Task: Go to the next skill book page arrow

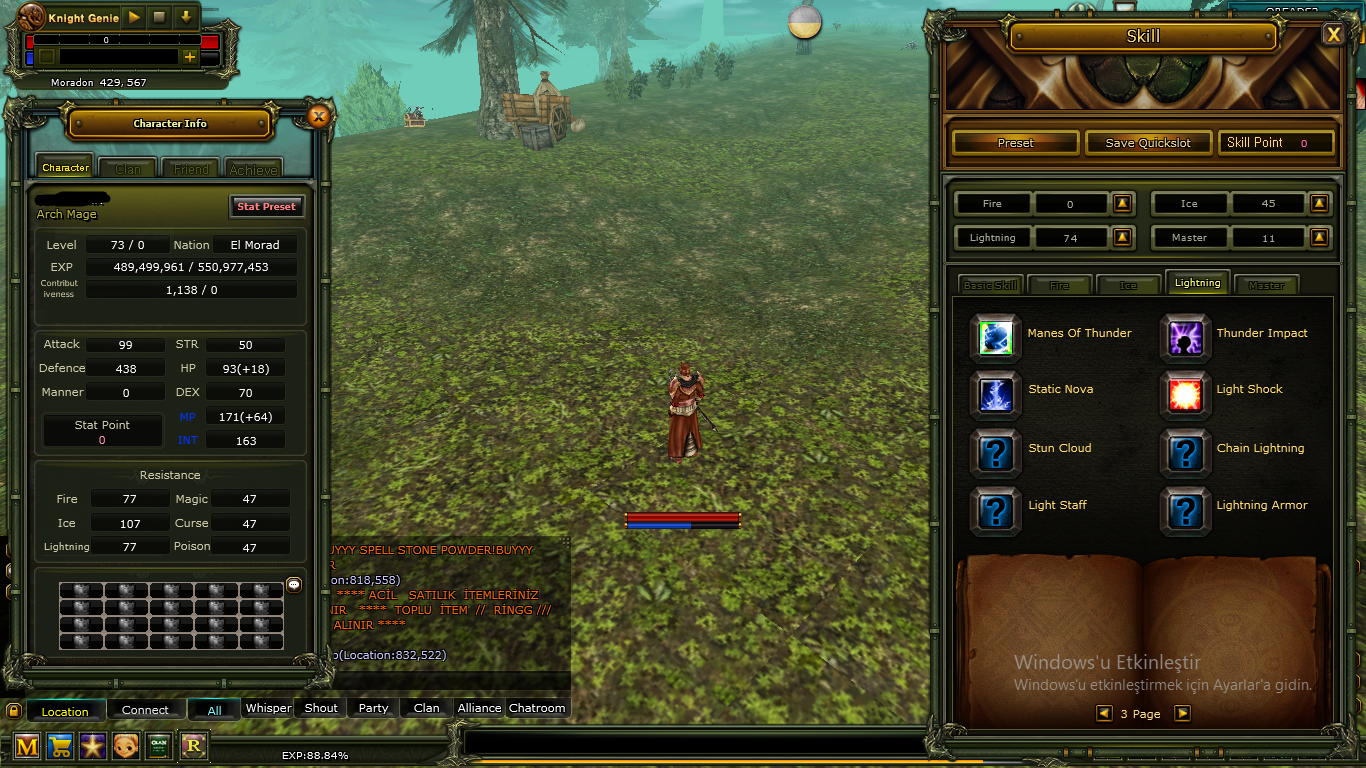Action: coord(1184,714)
